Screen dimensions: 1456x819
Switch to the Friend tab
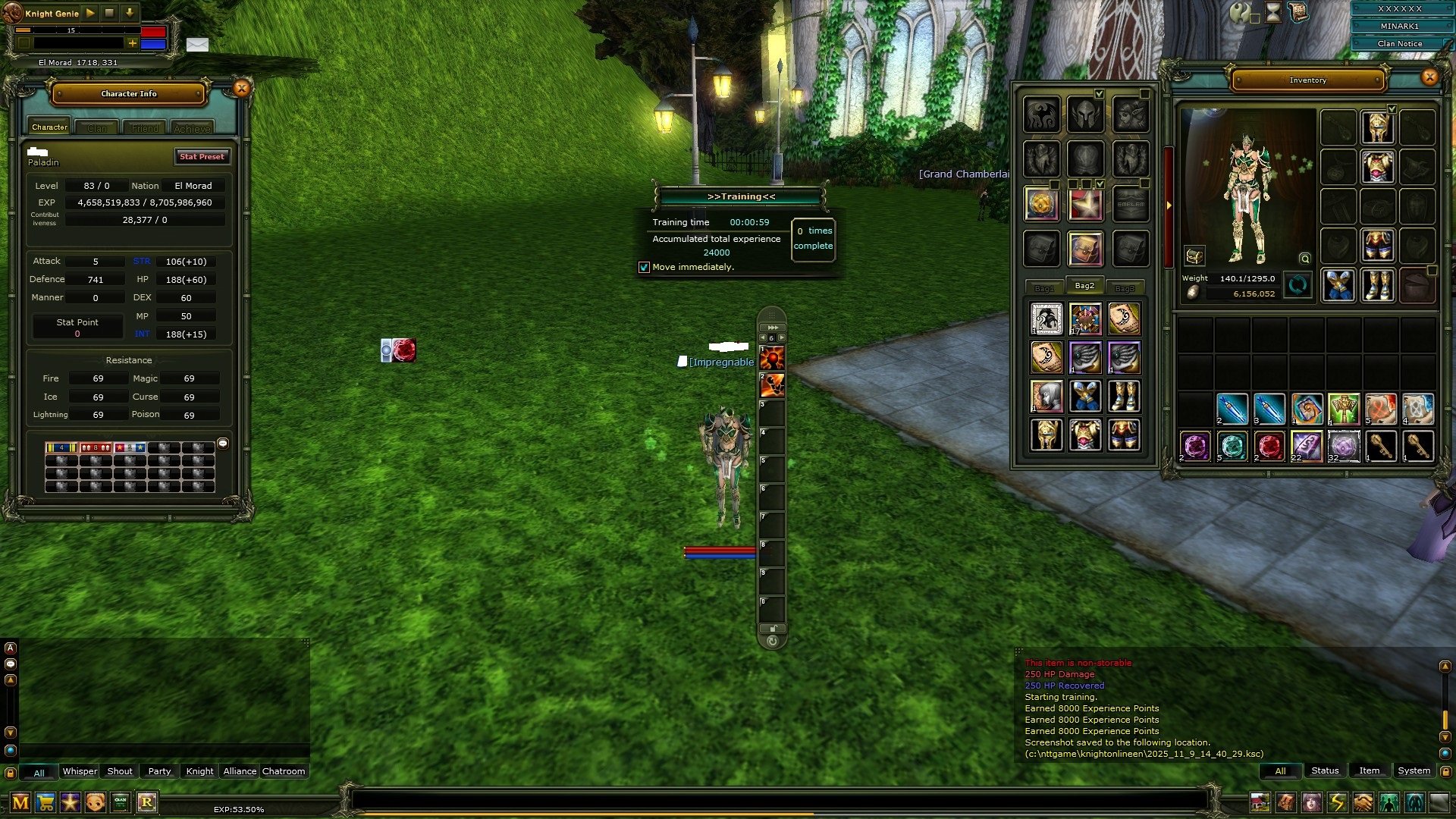click(x=145, y=128)
